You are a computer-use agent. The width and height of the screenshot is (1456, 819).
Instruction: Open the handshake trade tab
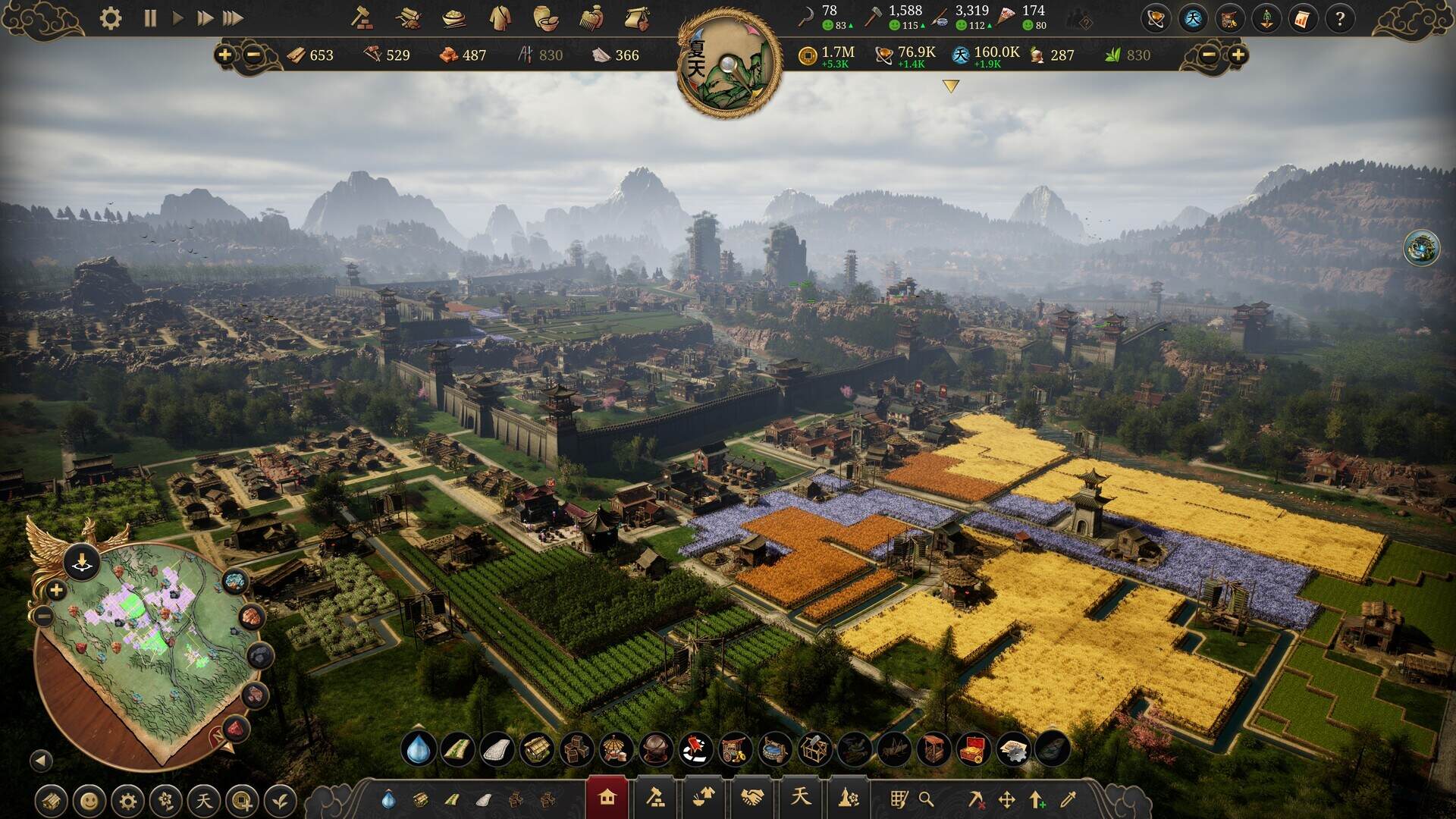[x=752, y=797]
